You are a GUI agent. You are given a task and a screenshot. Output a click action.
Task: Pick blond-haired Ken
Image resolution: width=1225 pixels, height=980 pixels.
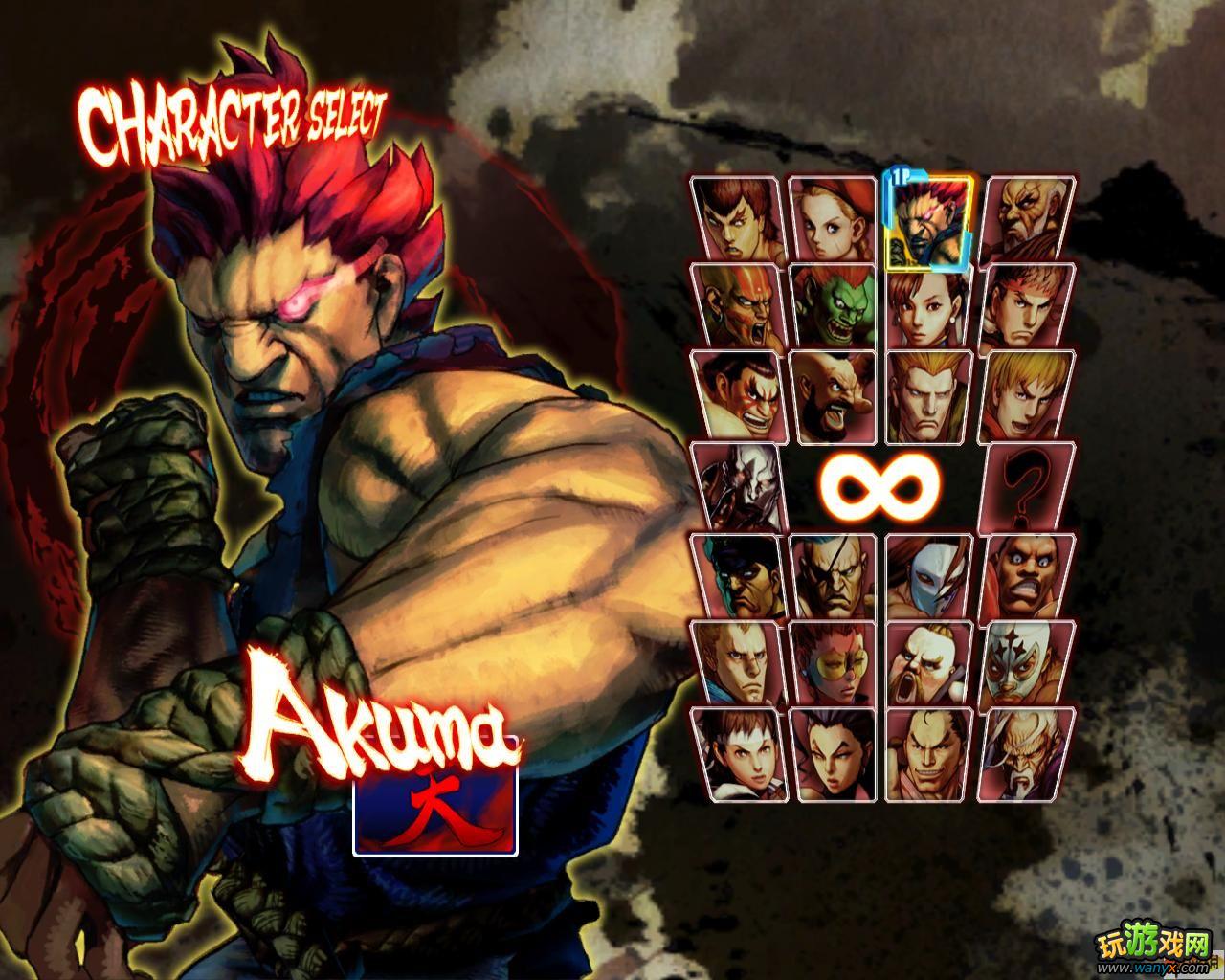[x=1027, y=394]
